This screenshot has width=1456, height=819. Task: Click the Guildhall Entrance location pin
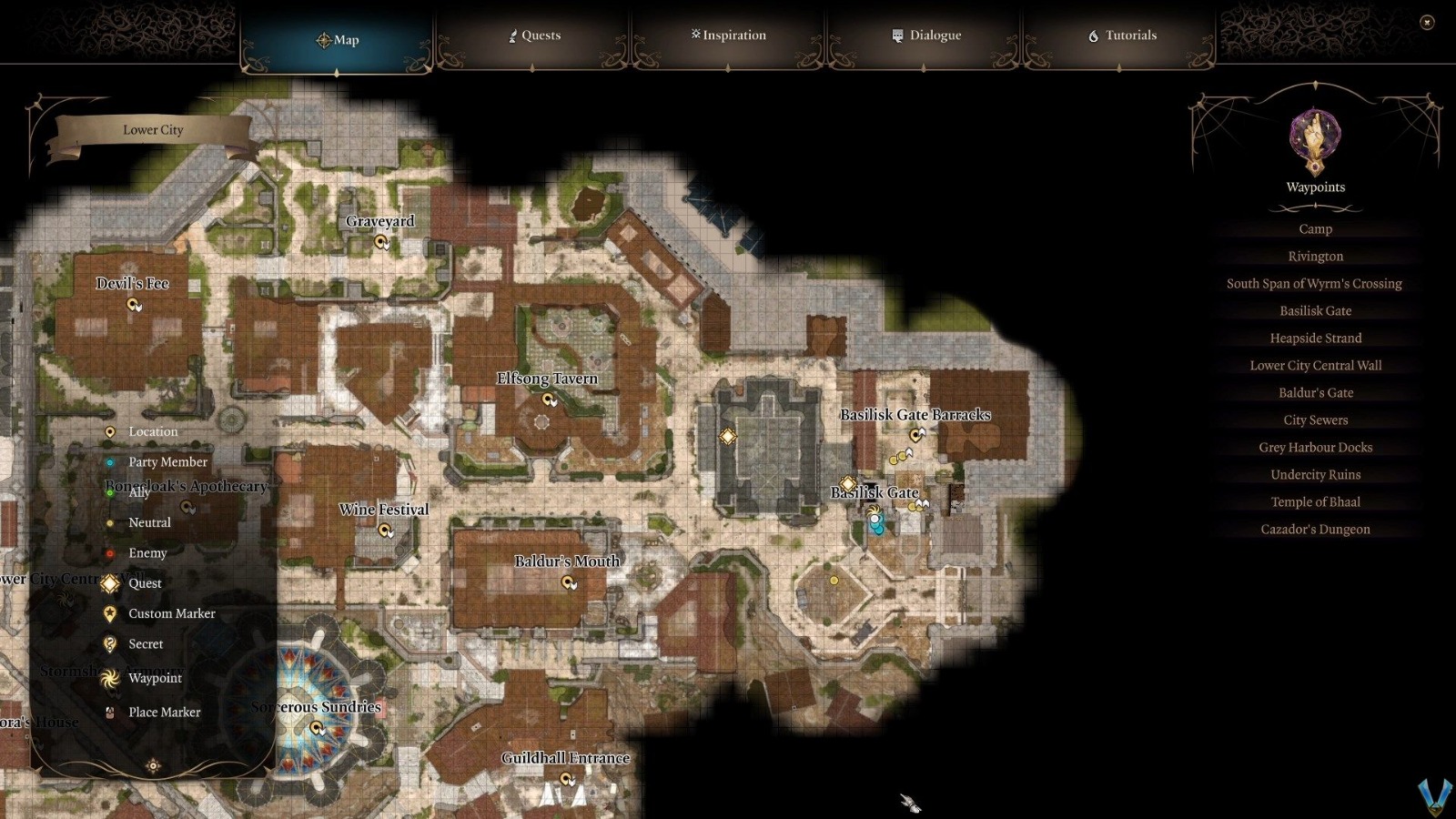(568, 776)
